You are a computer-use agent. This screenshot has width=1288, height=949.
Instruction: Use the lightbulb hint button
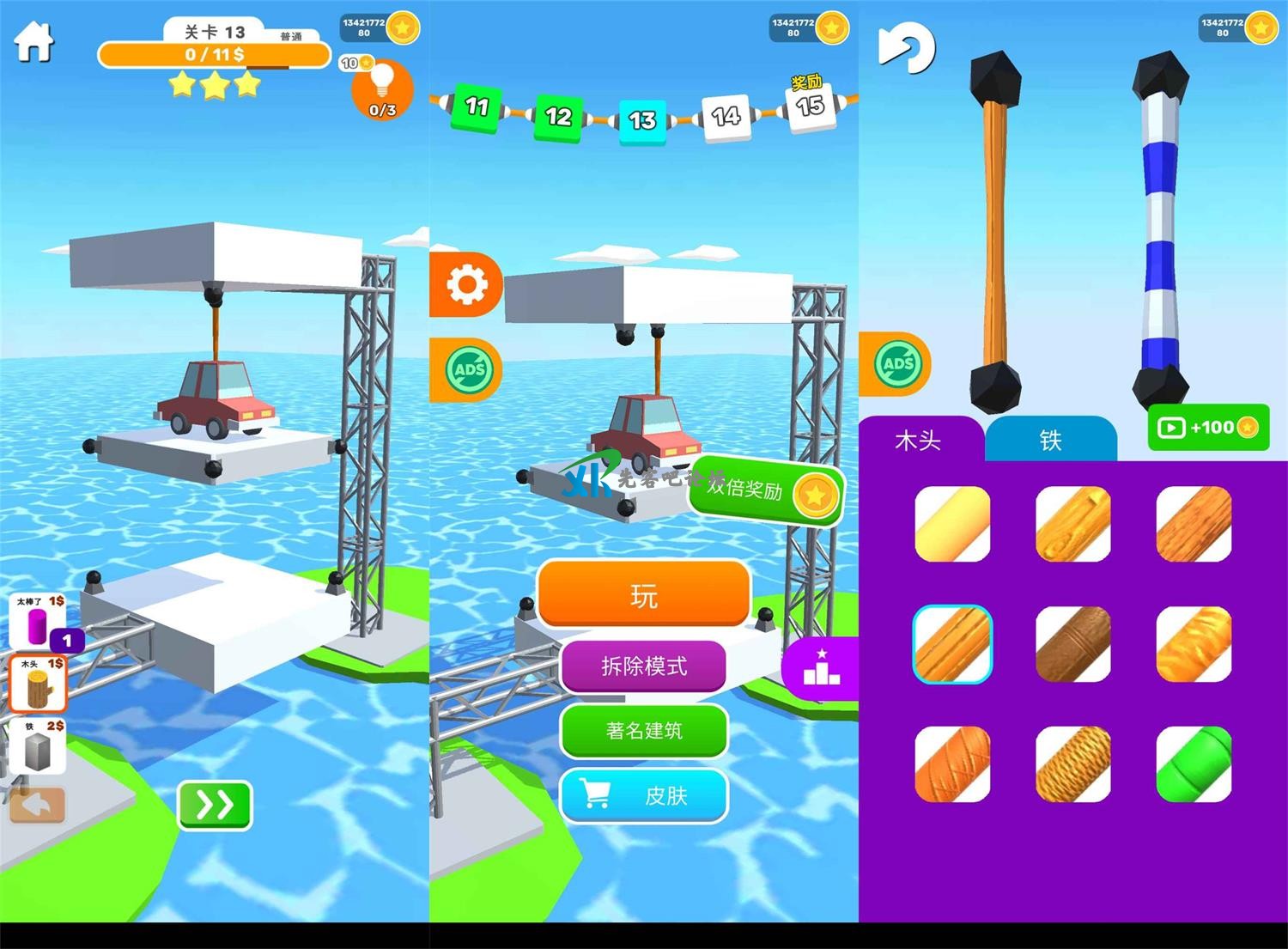pyautogui.click(x=382, y=89)
